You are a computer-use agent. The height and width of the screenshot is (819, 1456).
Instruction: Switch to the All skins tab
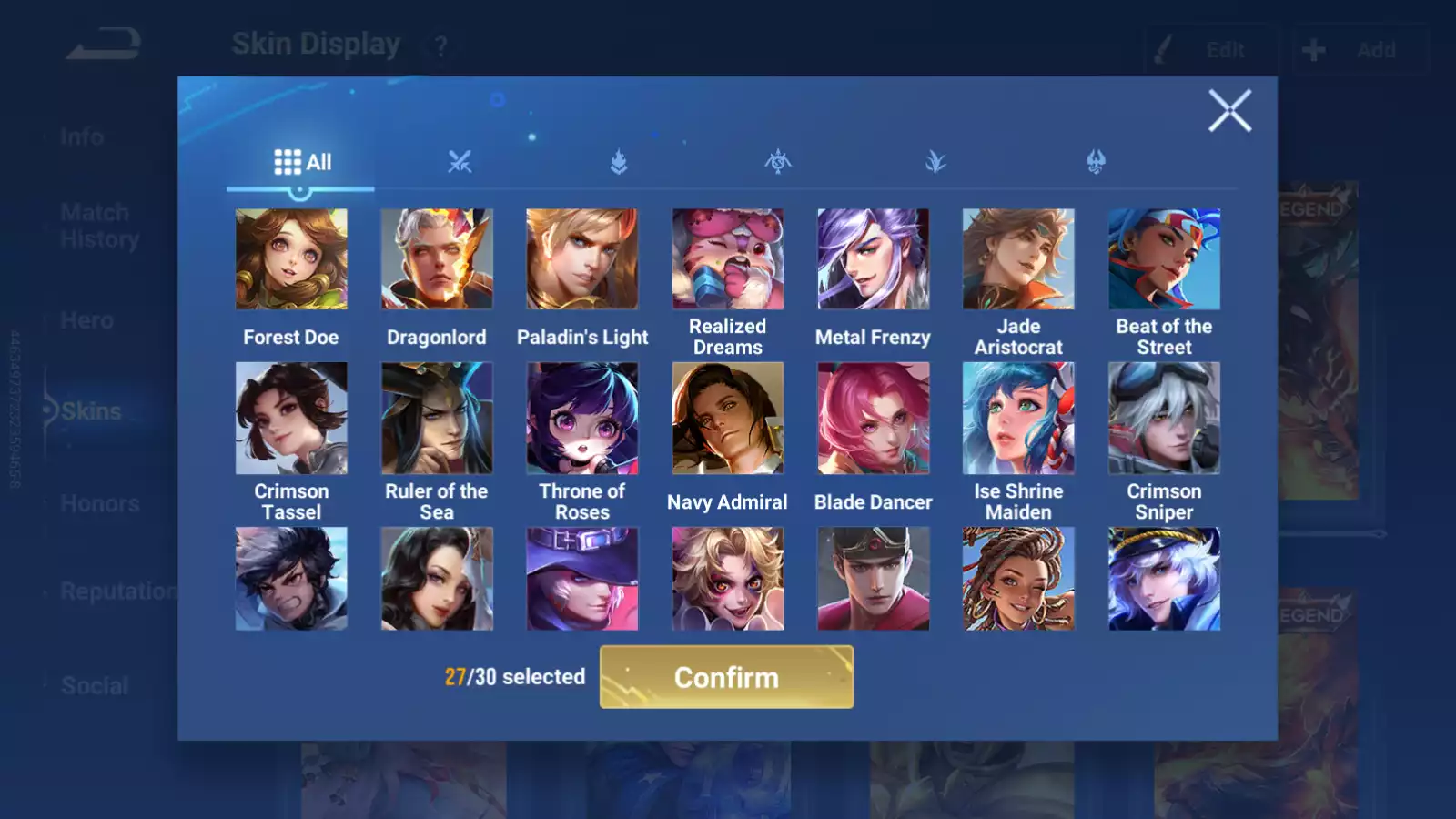pos(302,162)
